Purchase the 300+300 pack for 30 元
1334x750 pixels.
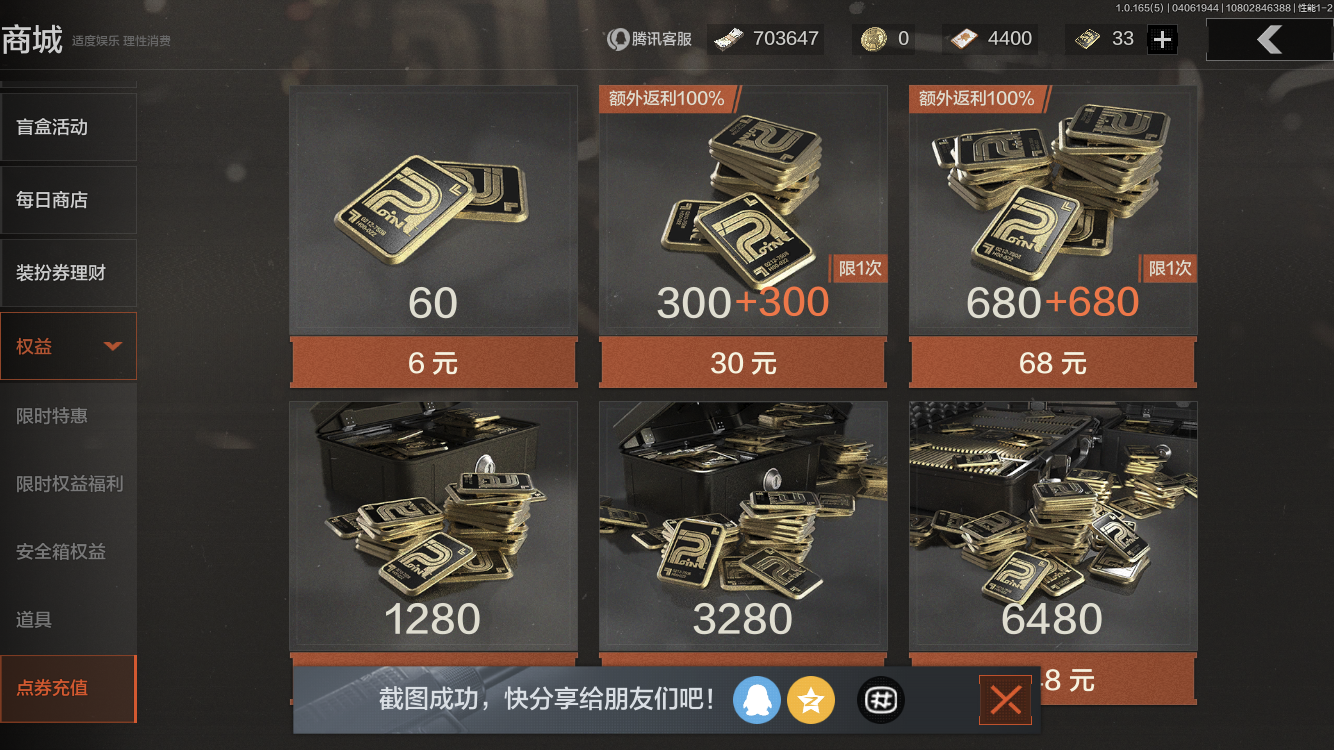[742, 363]
